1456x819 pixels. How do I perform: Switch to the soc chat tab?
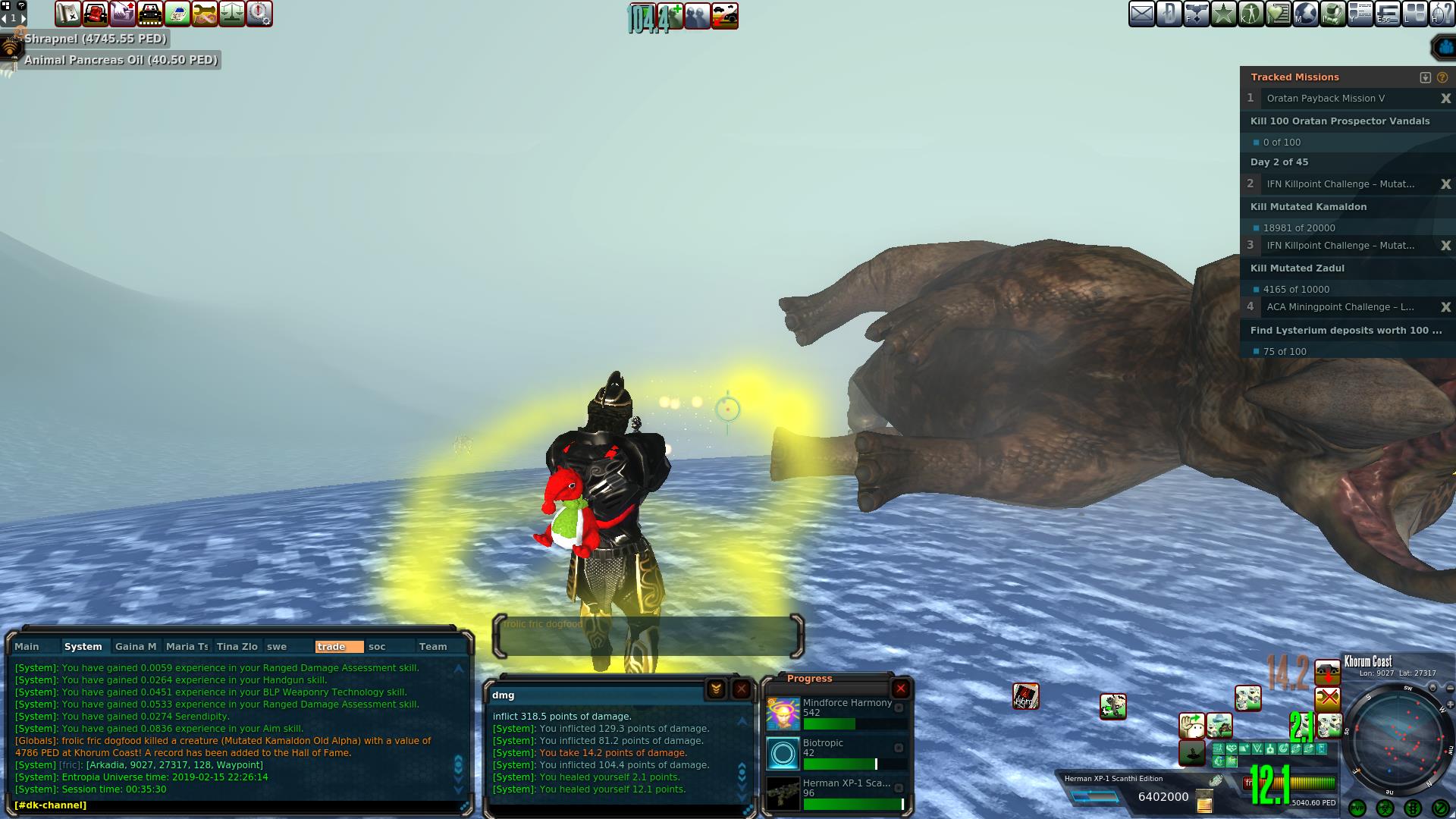point(377,647)
